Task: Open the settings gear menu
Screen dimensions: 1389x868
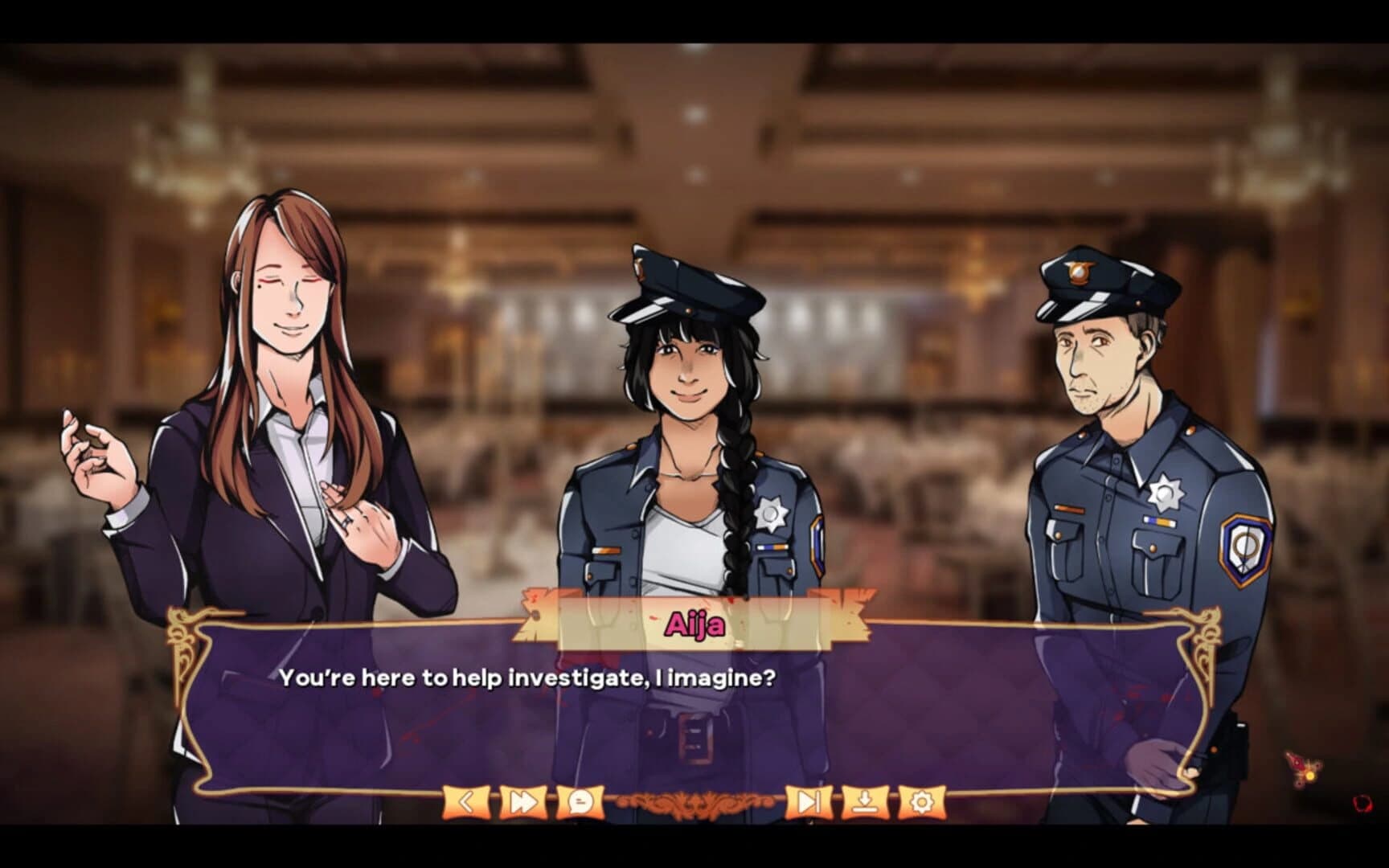Action: click(922, 800)
